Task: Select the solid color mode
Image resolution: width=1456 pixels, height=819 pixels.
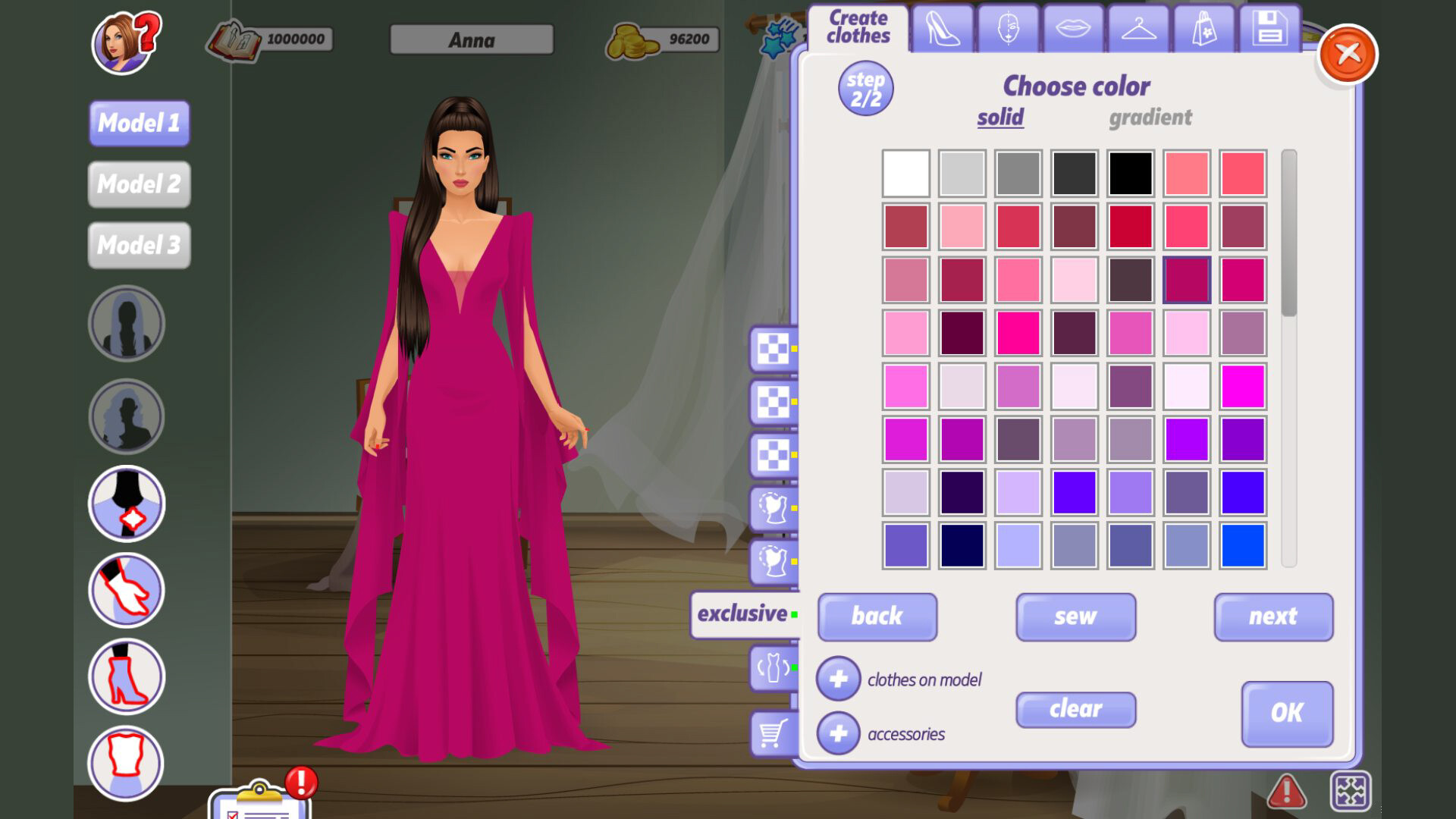Action: click(999, 118)
